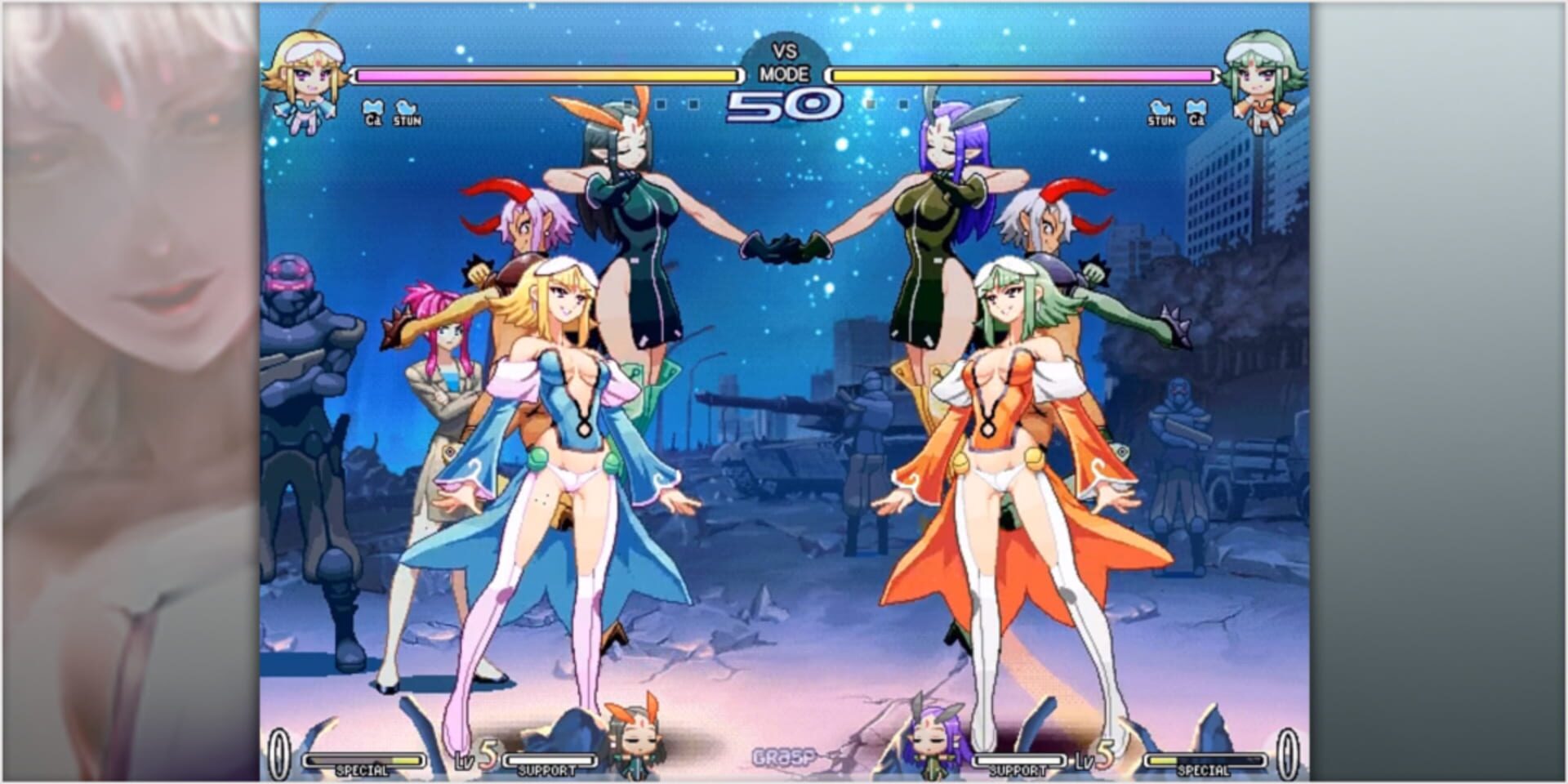Open the round timer showing 50
Image resolution: width=1568 pixels, height=784 pixels.
(786, 102)
